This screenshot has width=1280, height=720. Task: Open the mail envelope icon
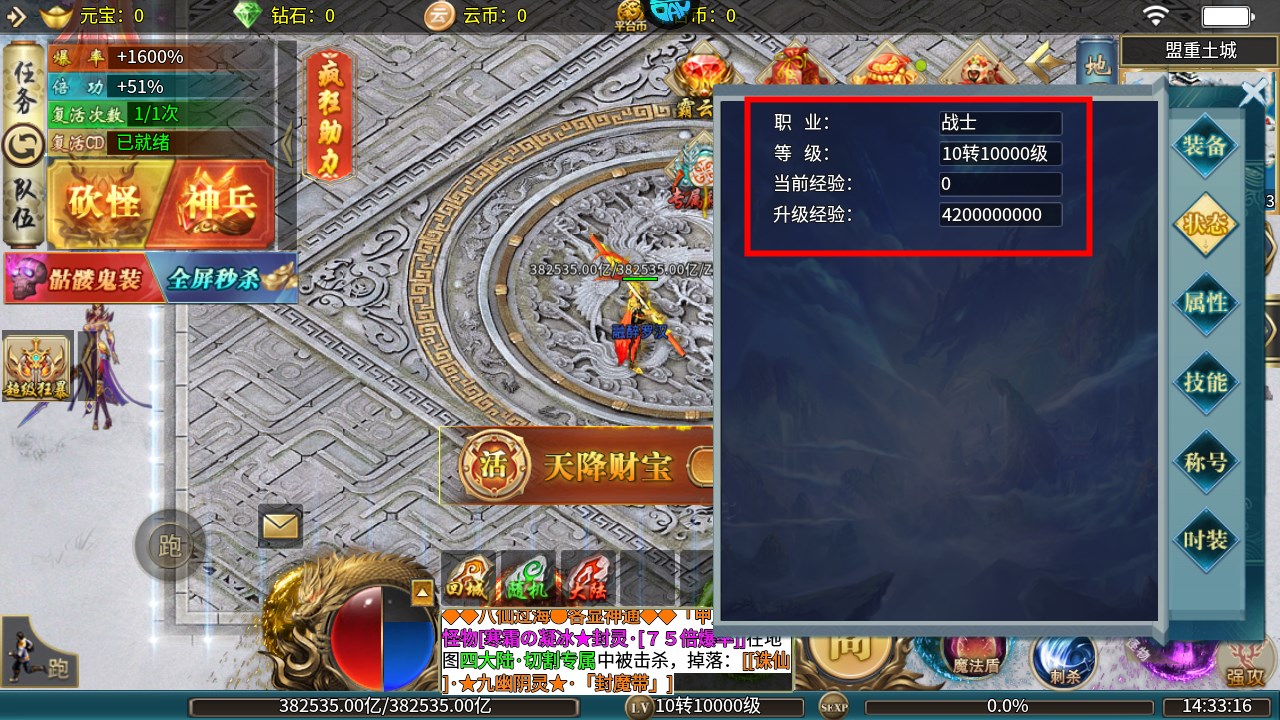pos(278,526)
